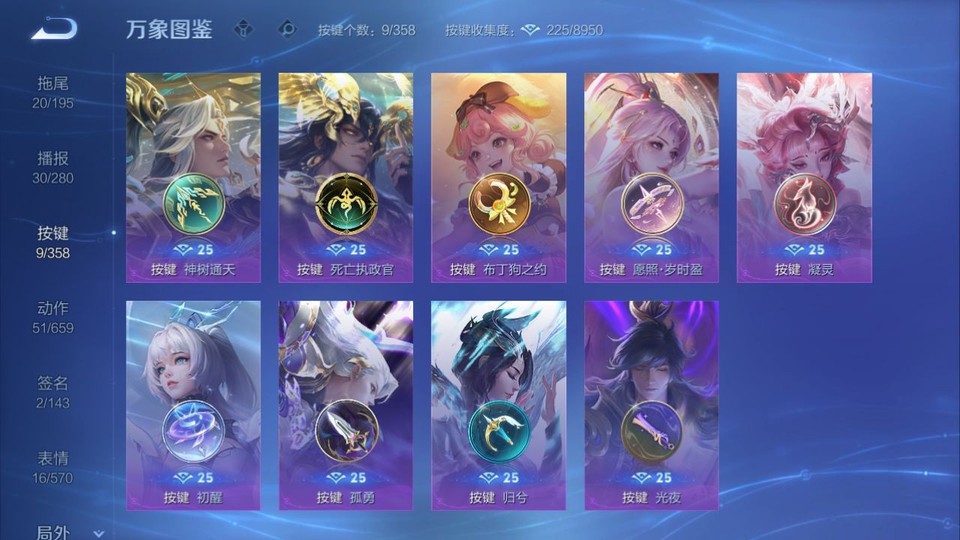Viewport: 960px width, 540px height.
Task: Select the 神树通天 button skin card
Action: (193, 177)
